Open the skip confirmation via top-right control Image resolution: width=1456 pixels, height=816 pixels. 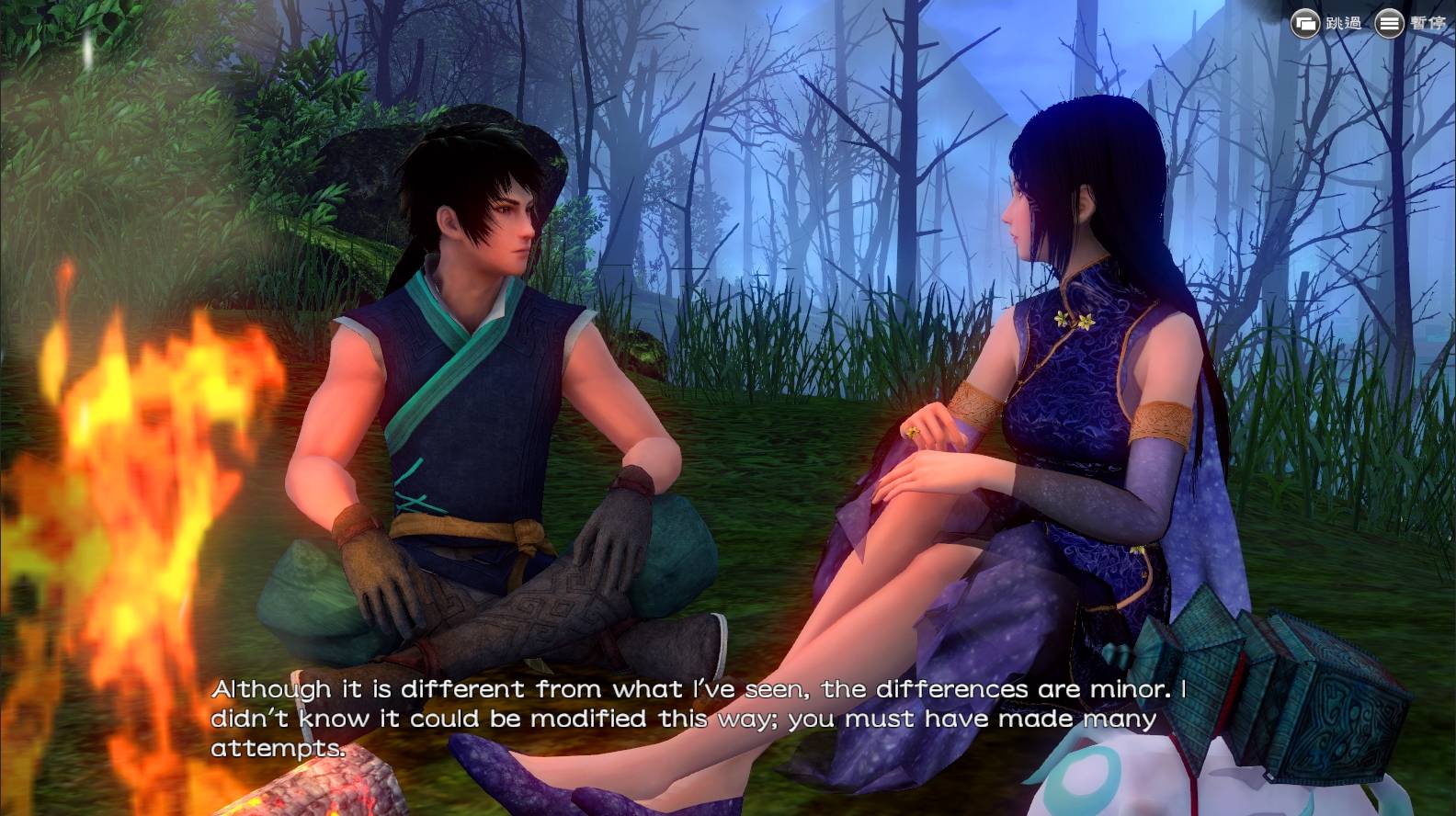(1304, 23)
